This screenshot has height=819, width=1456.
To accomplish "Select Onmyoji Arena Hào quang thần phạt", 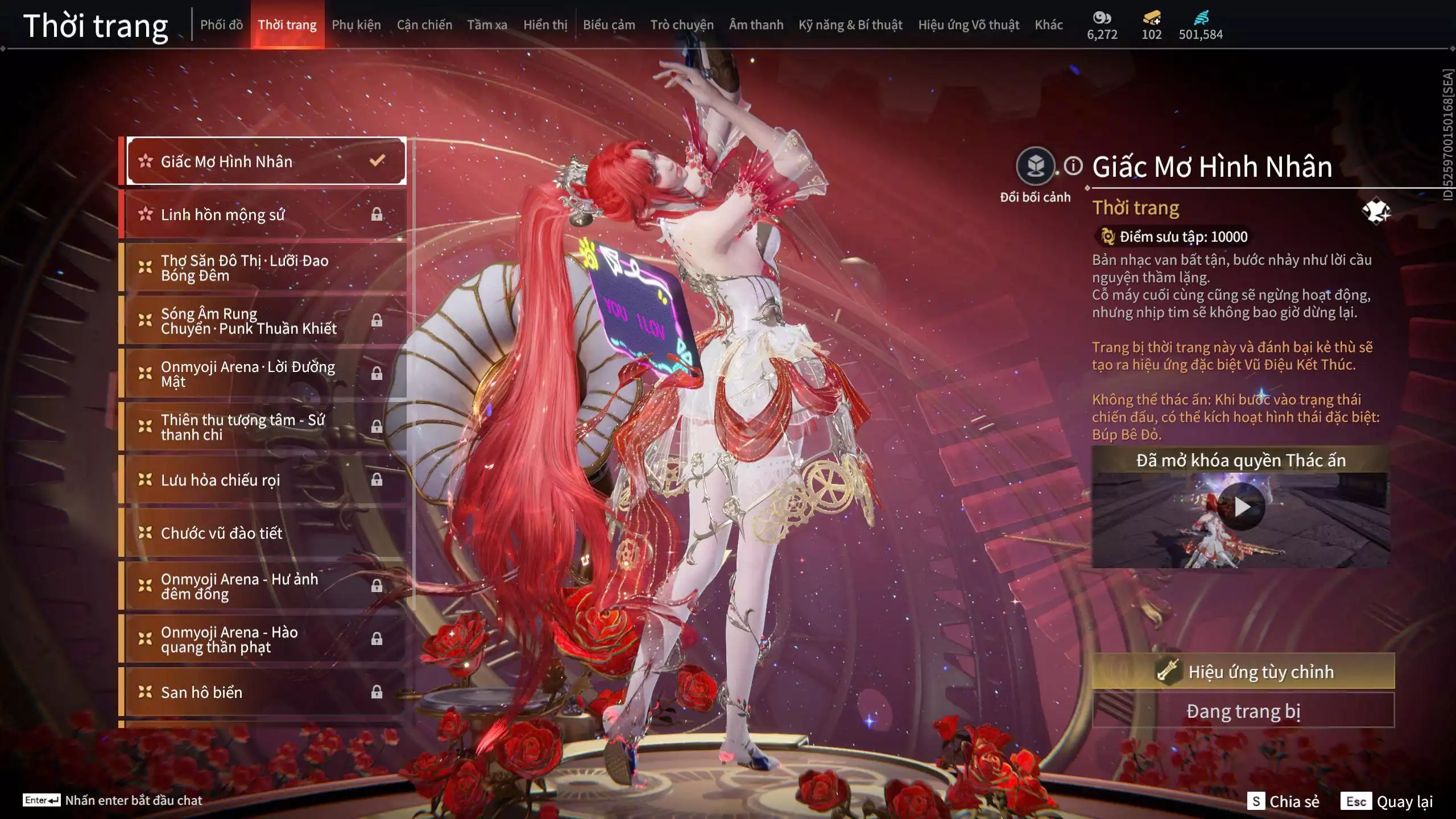I will 265,639.
